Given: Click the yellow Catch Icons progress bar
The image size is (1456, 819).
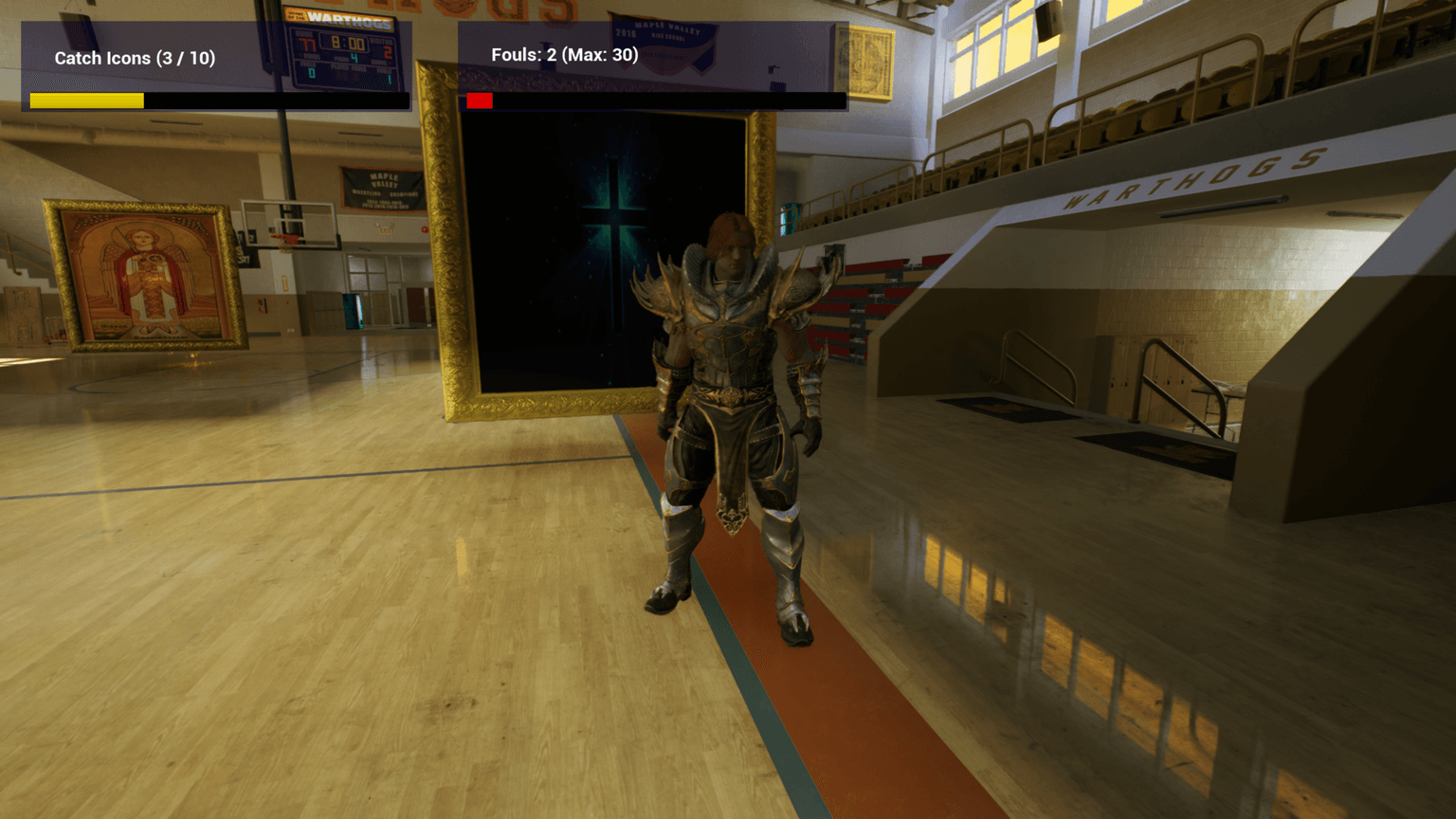Looking at the screenshot, I should pyautogui.click(x=87, y=100).
